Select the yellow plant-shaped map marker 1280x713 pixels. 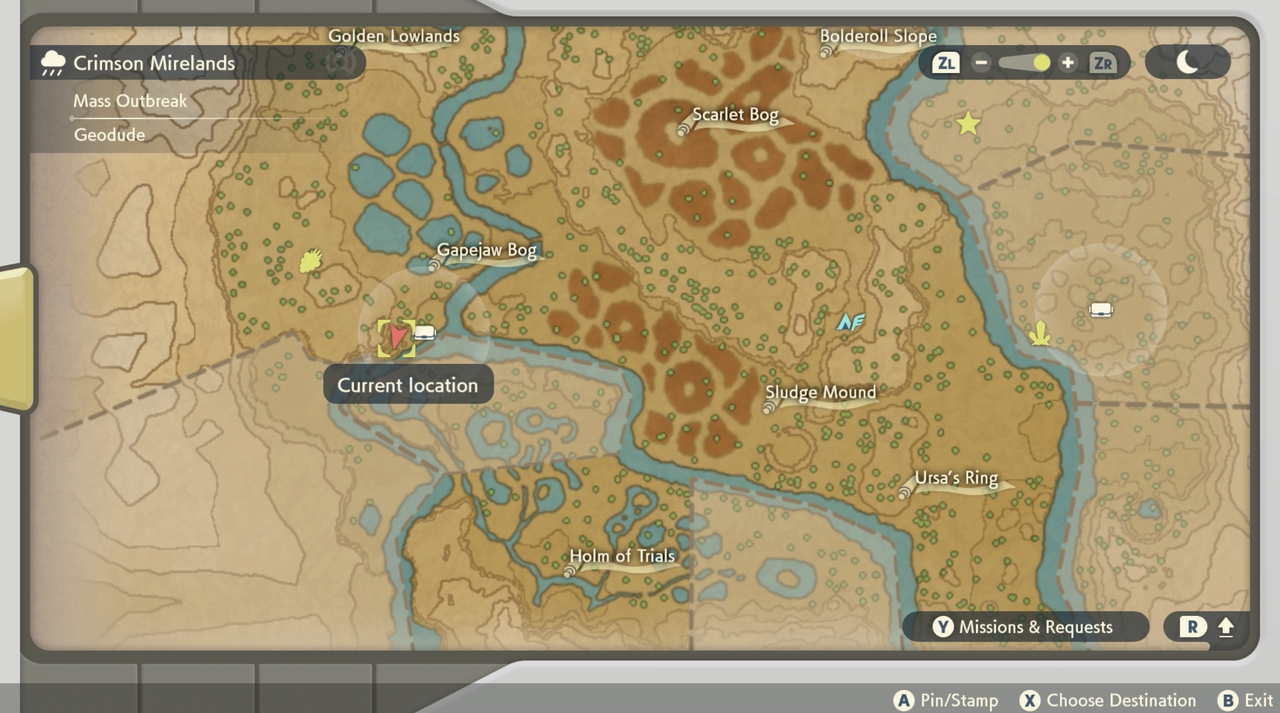(1040, 332)
